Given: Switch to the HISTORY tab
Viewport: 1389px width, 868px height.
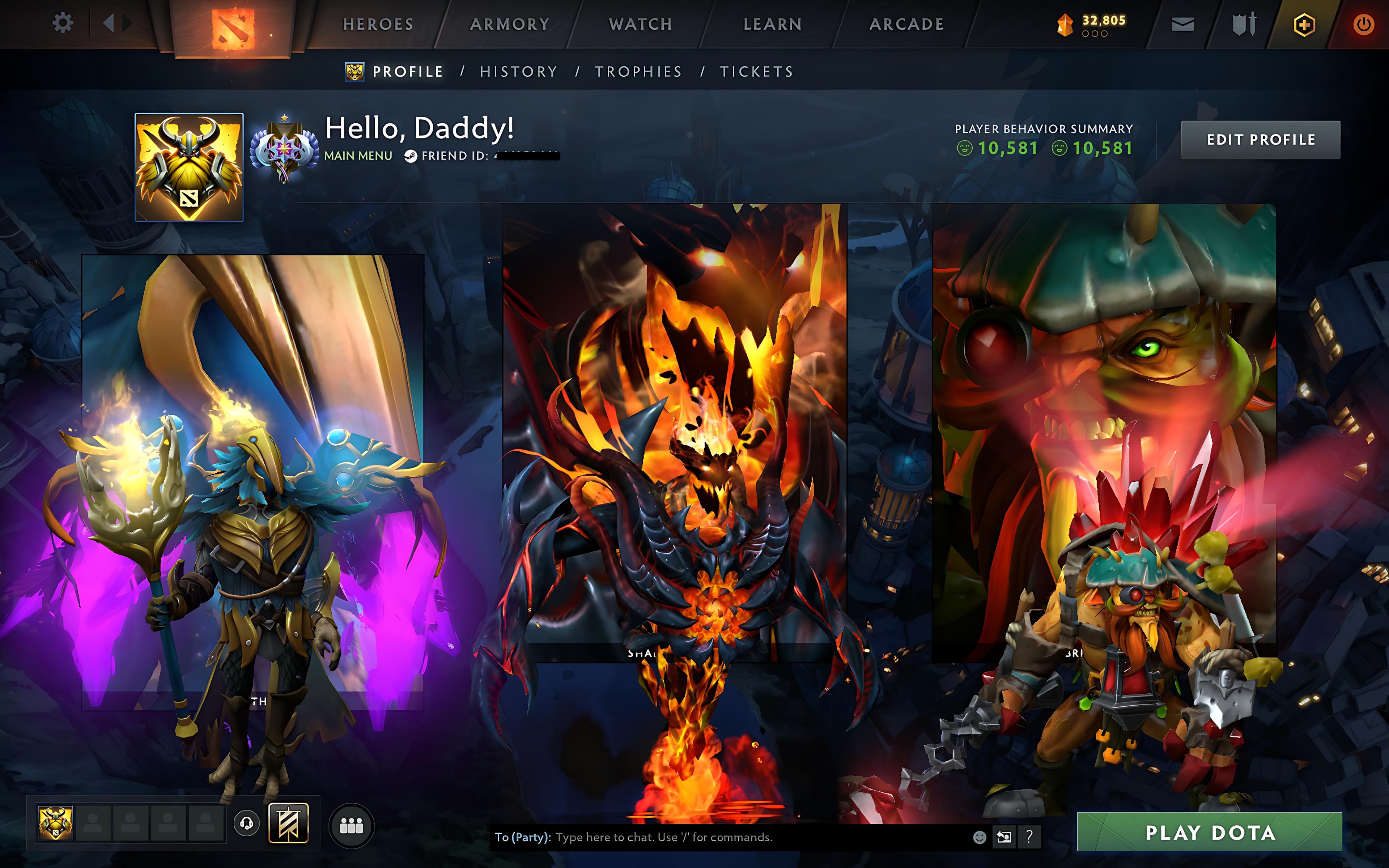Looking at the screenshot, I should (x=518, y=71).
